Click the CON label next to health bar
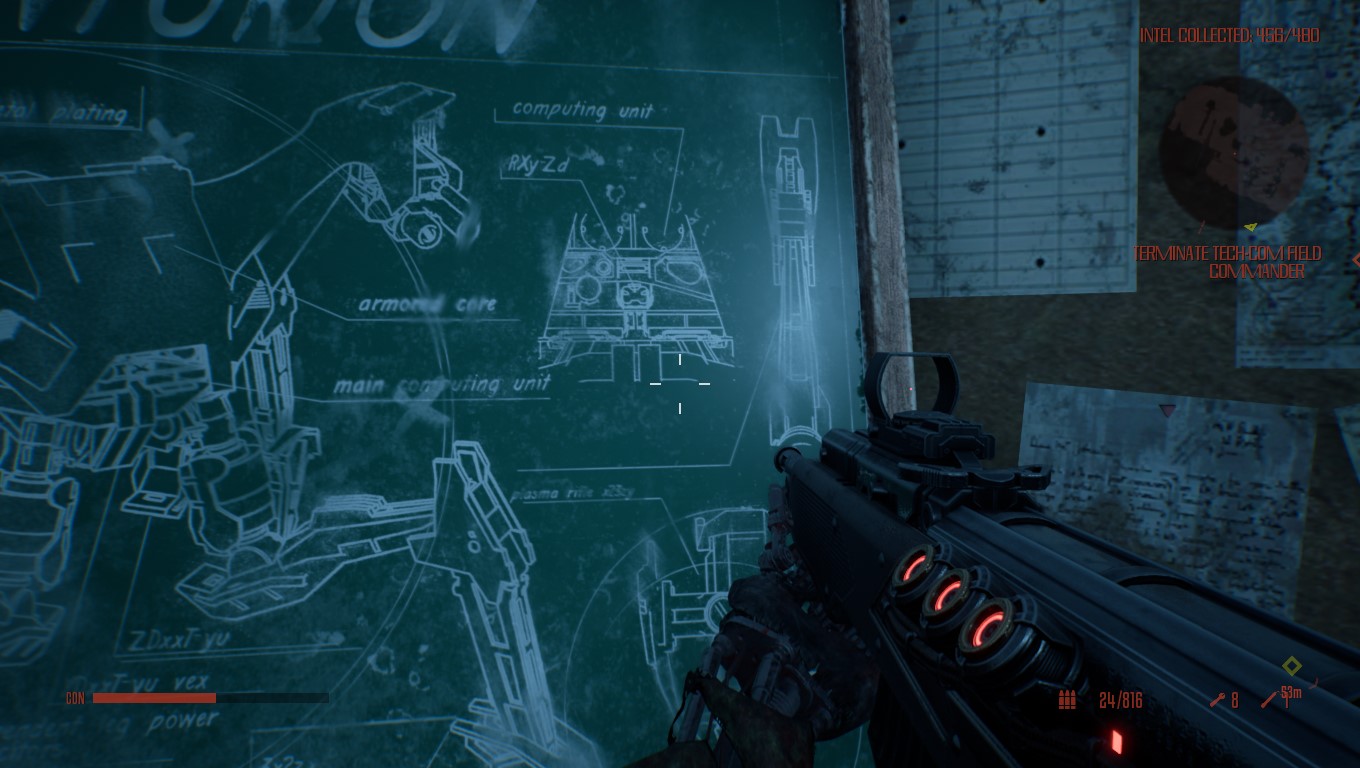 pos(75,699)
